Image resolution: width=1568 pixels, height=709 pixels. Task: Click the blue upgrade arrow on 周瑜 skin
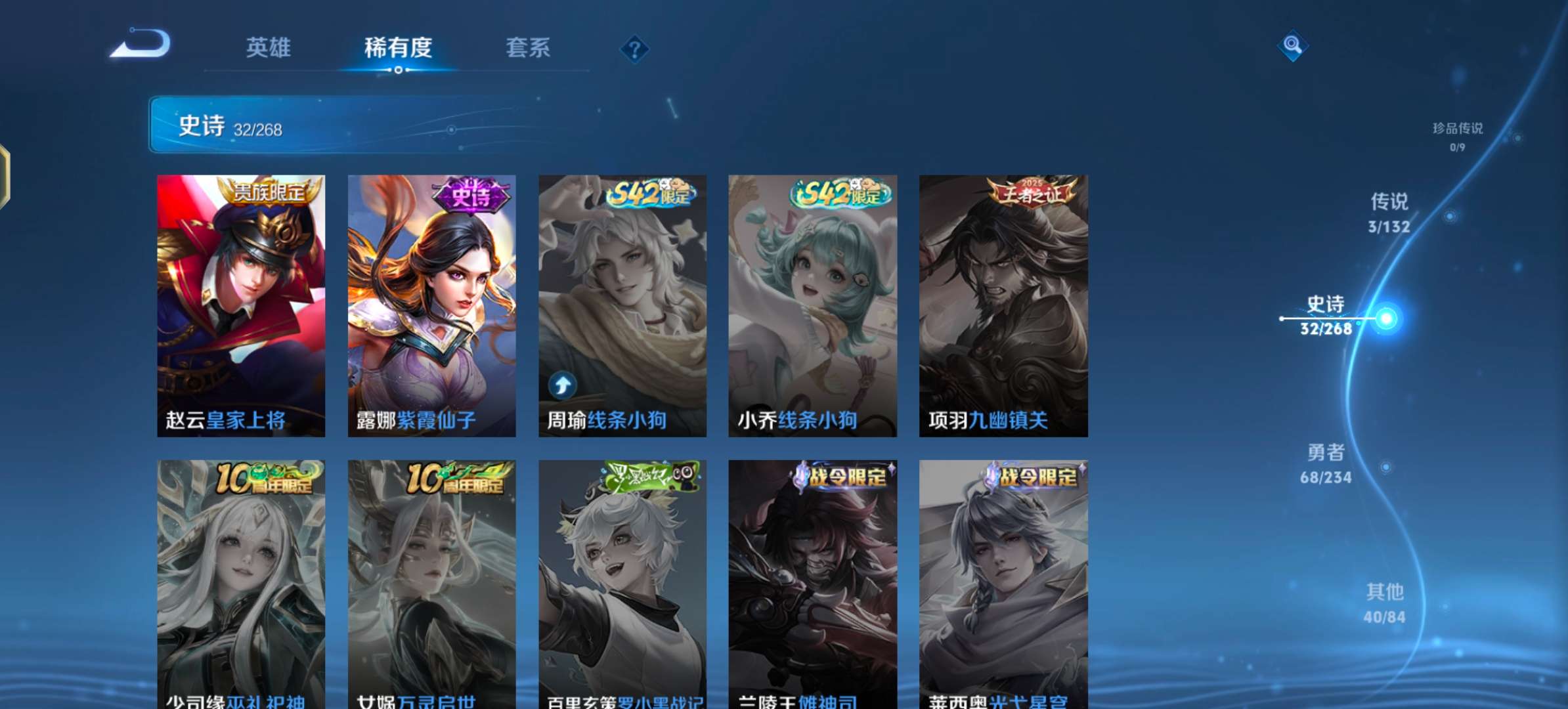(564, 385)
